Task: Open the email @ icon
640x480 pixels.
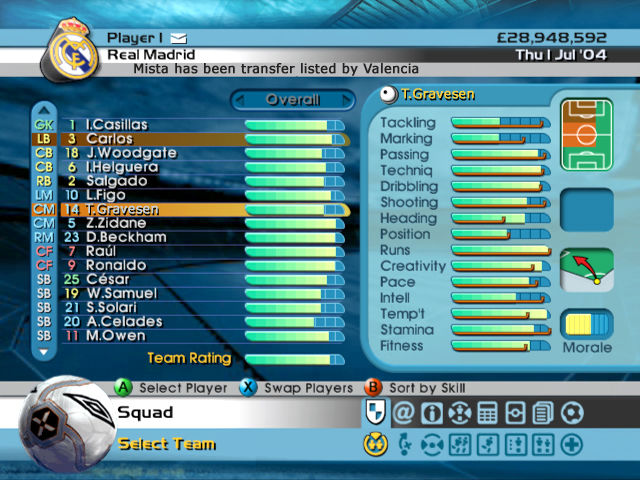Action: (x=403, y=412)
